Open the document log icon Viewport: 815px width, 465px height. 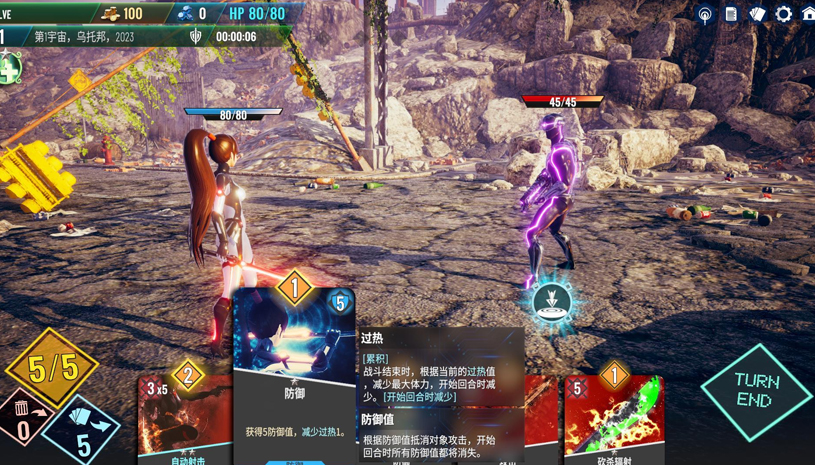[731, 14]
